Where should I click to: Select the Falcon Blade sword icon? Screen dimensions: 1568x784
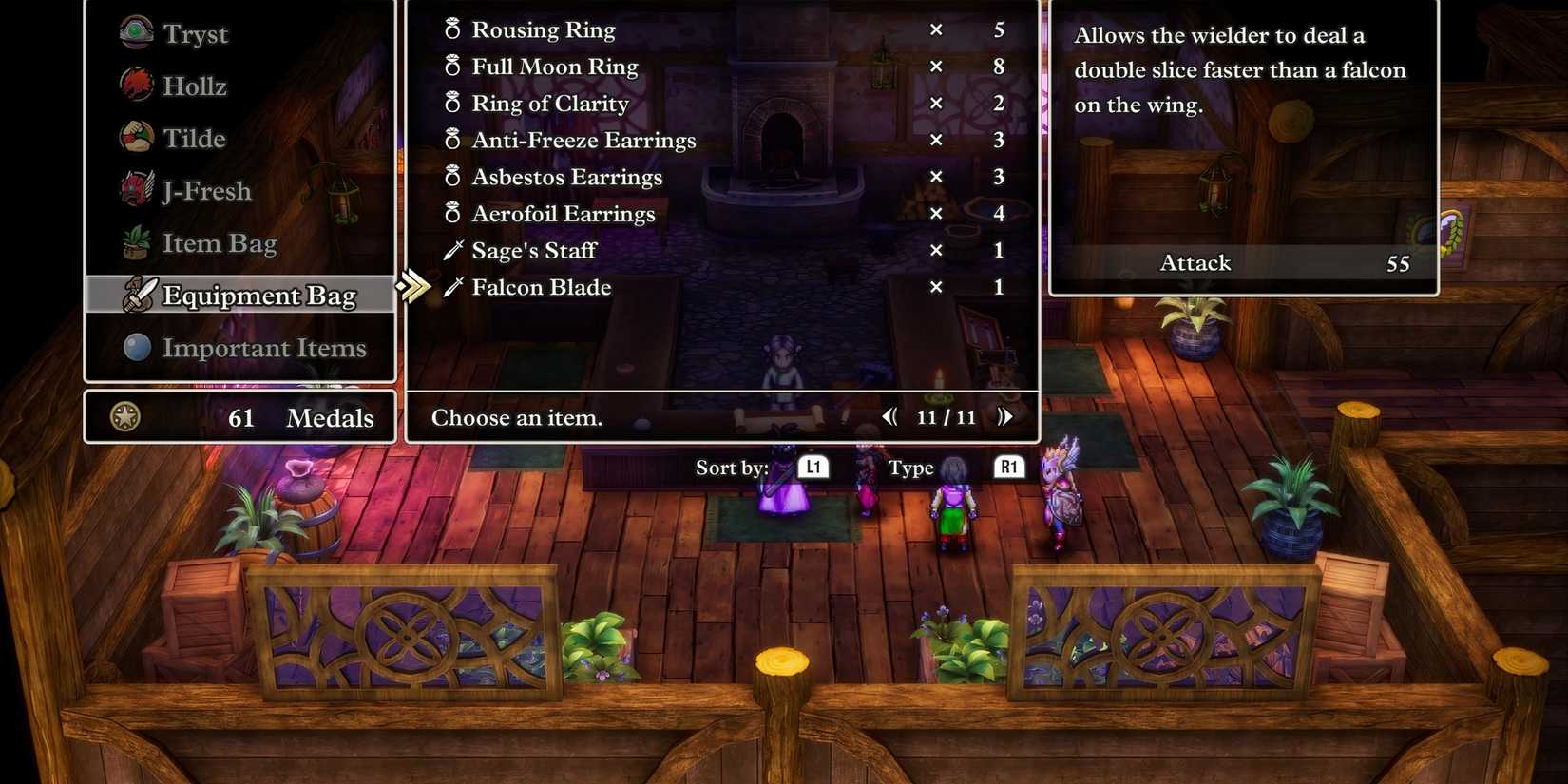click(454, 286)
